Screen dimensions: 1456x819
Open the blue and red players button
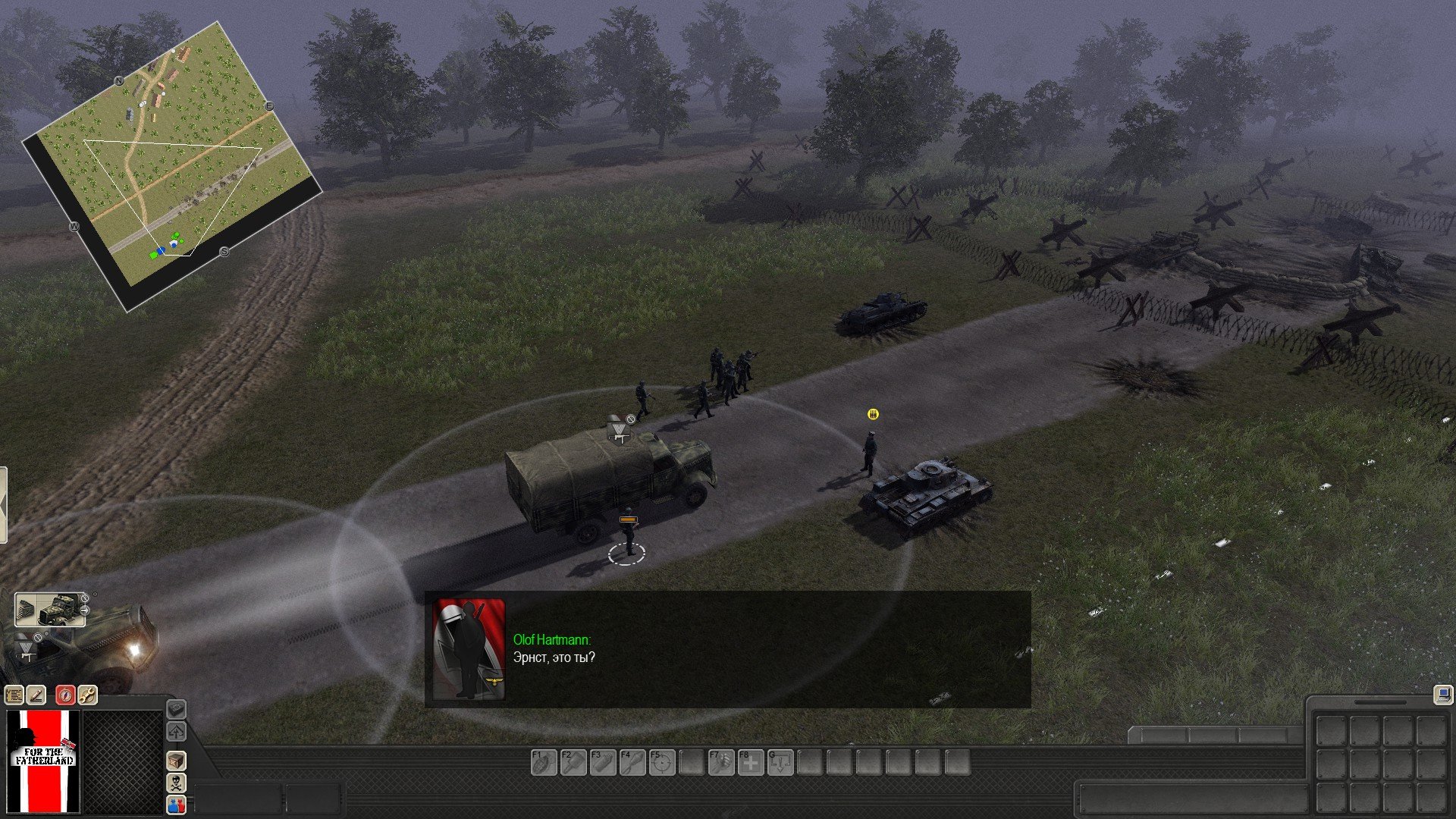(x=176, y=805)
